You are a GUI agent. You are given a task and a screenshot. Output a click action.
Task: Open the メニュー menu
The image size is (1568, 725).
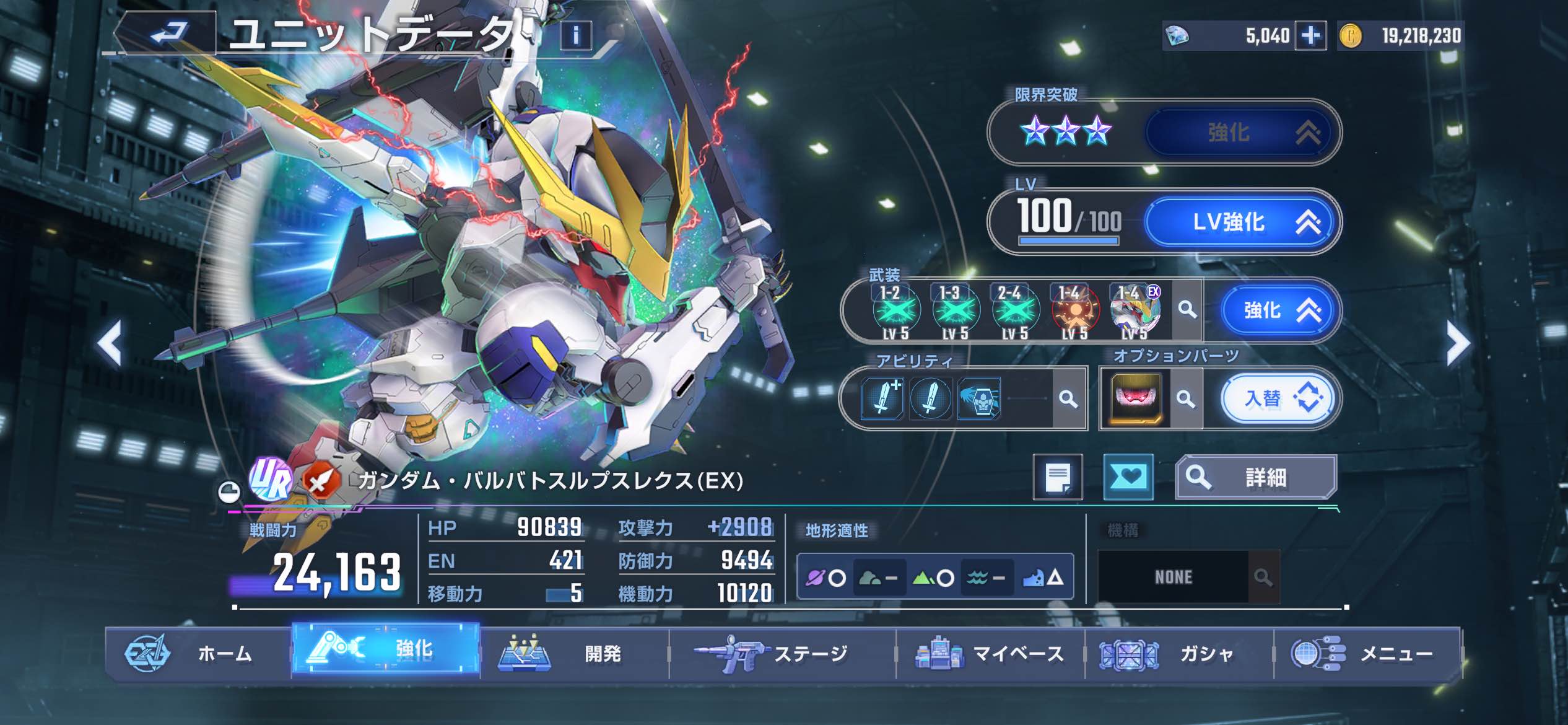coord(1367,654)
